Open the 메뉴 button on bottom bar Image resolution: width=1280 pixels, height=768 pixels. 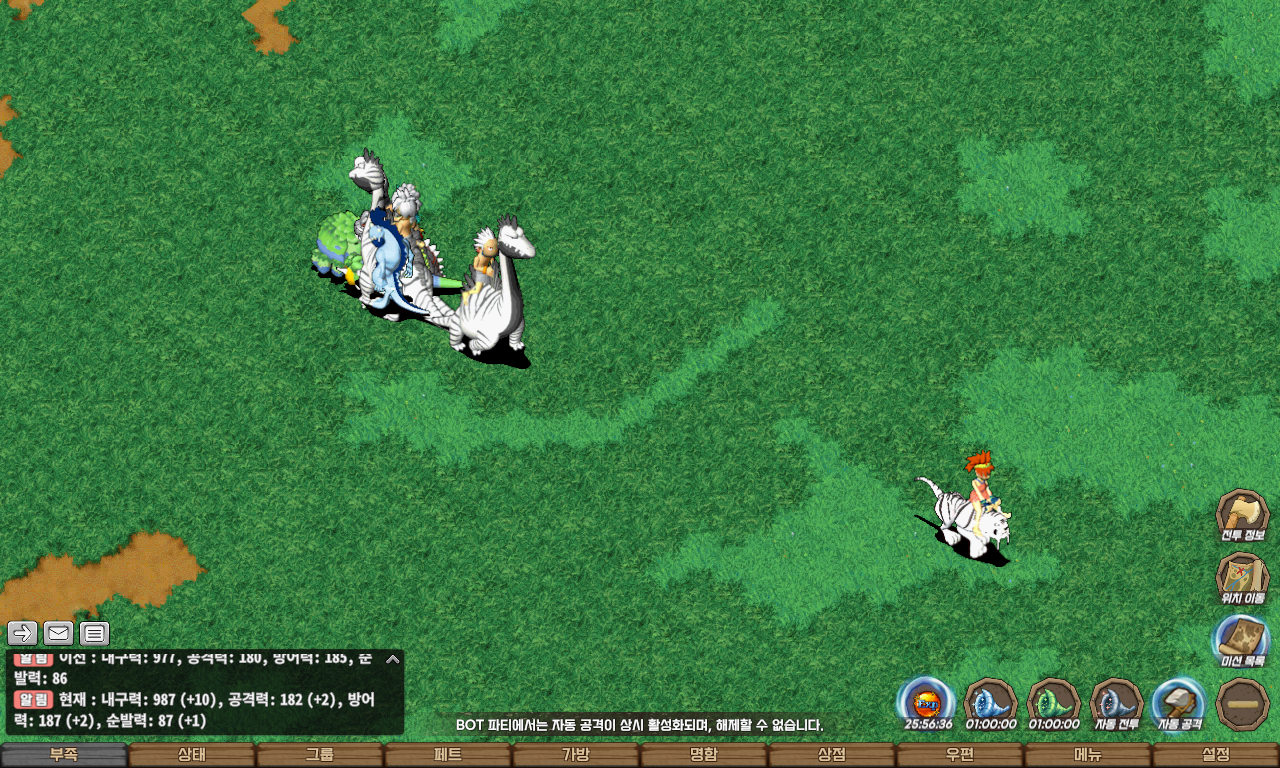click(x=1088, y=755)
